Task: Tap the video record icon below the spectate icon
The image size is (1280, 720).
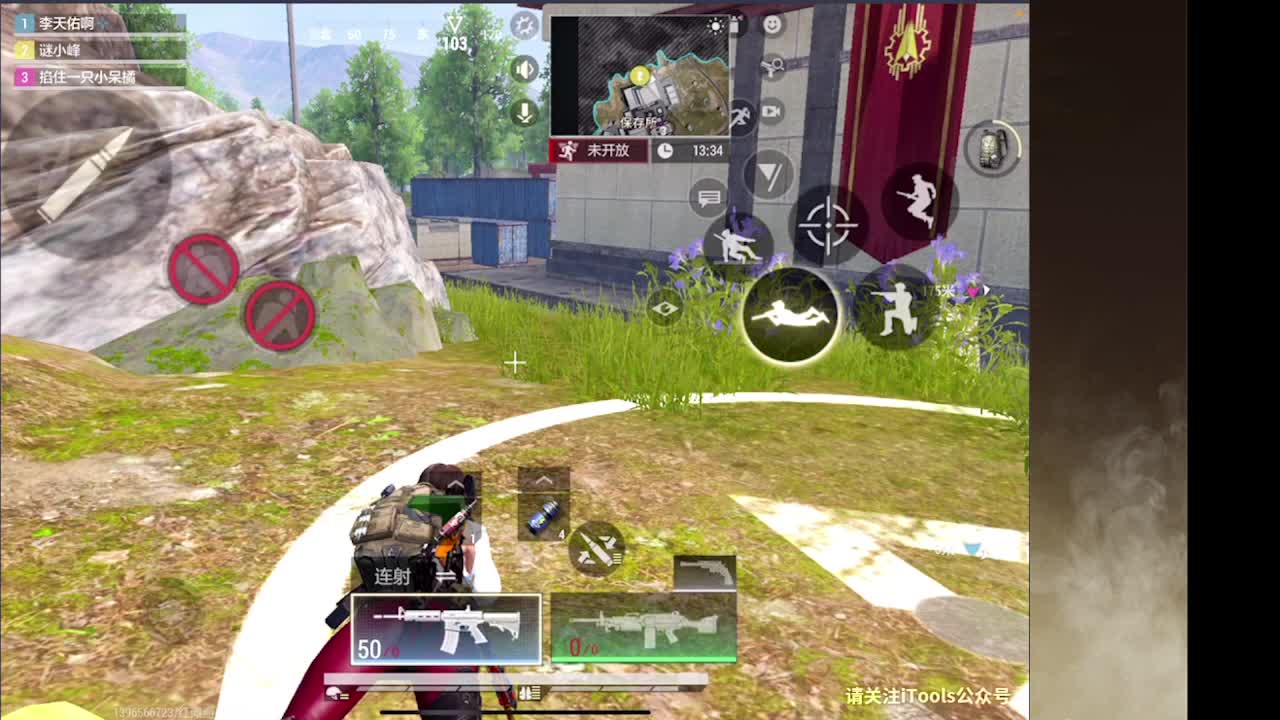Action: click(770, 112)
